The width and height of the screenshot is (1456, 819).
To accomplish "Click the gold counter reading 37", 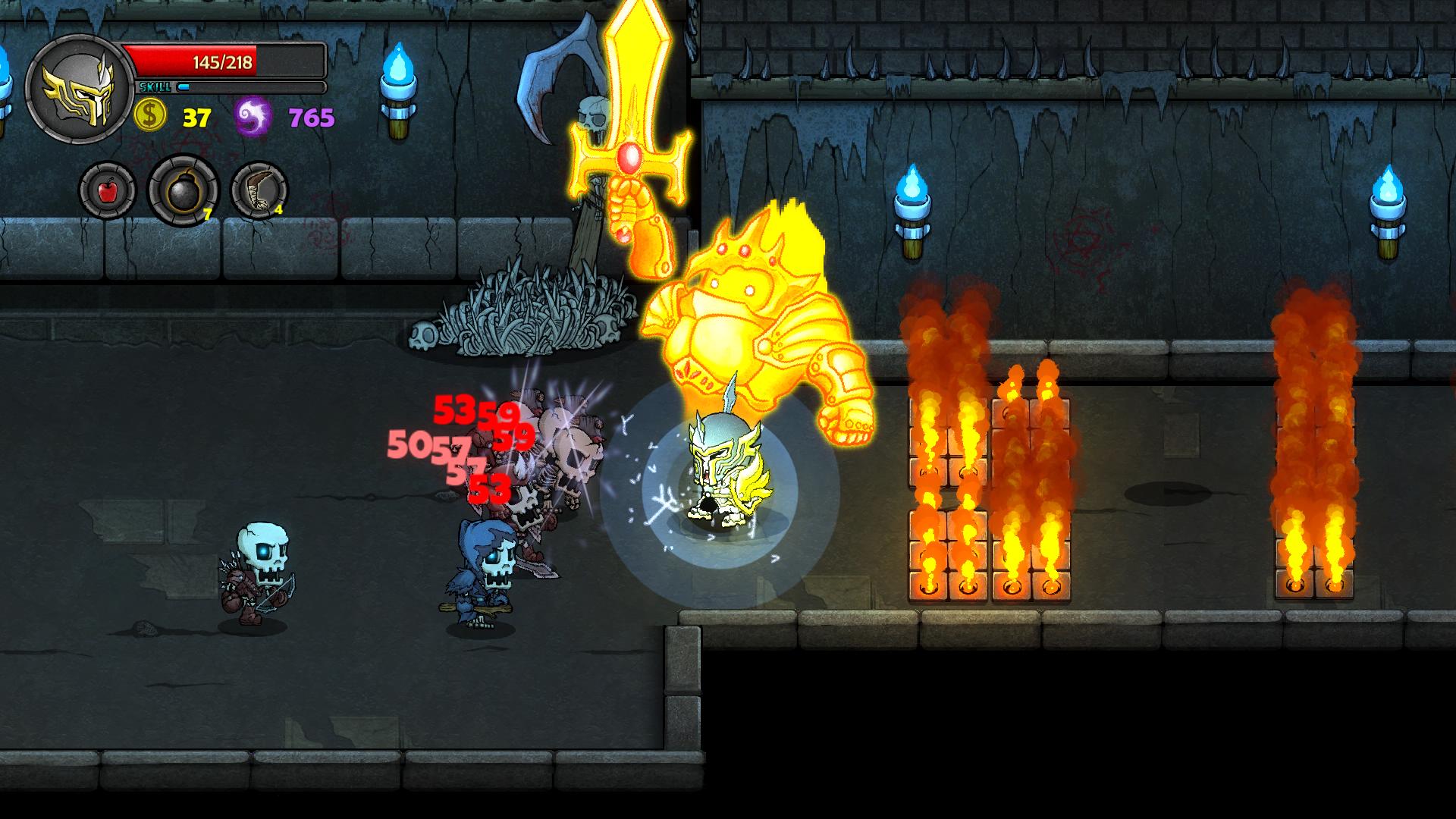I will coord(196,116).
